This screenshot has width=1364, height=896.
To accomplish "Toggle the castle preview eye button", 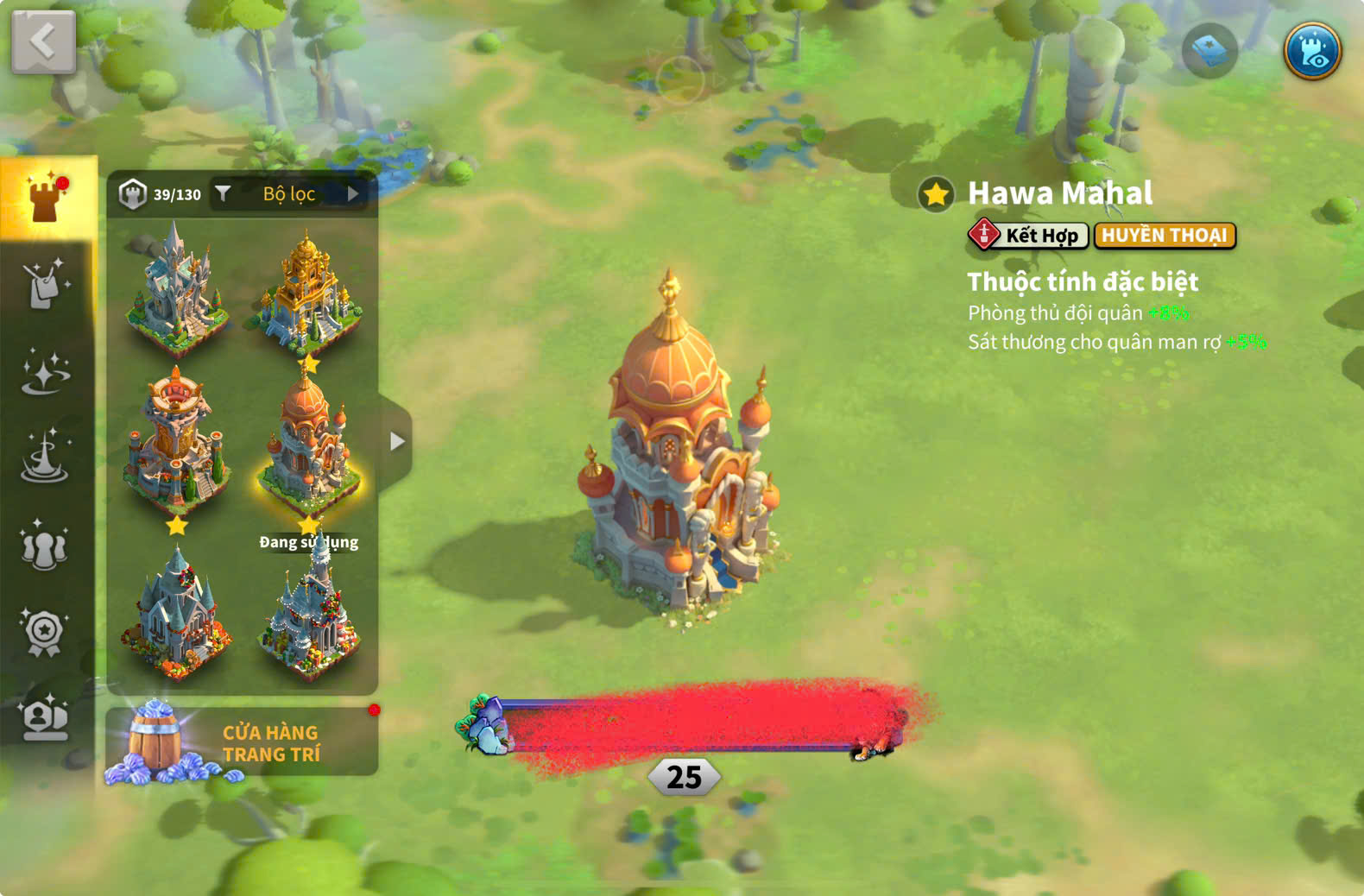I will (1311, 51).
